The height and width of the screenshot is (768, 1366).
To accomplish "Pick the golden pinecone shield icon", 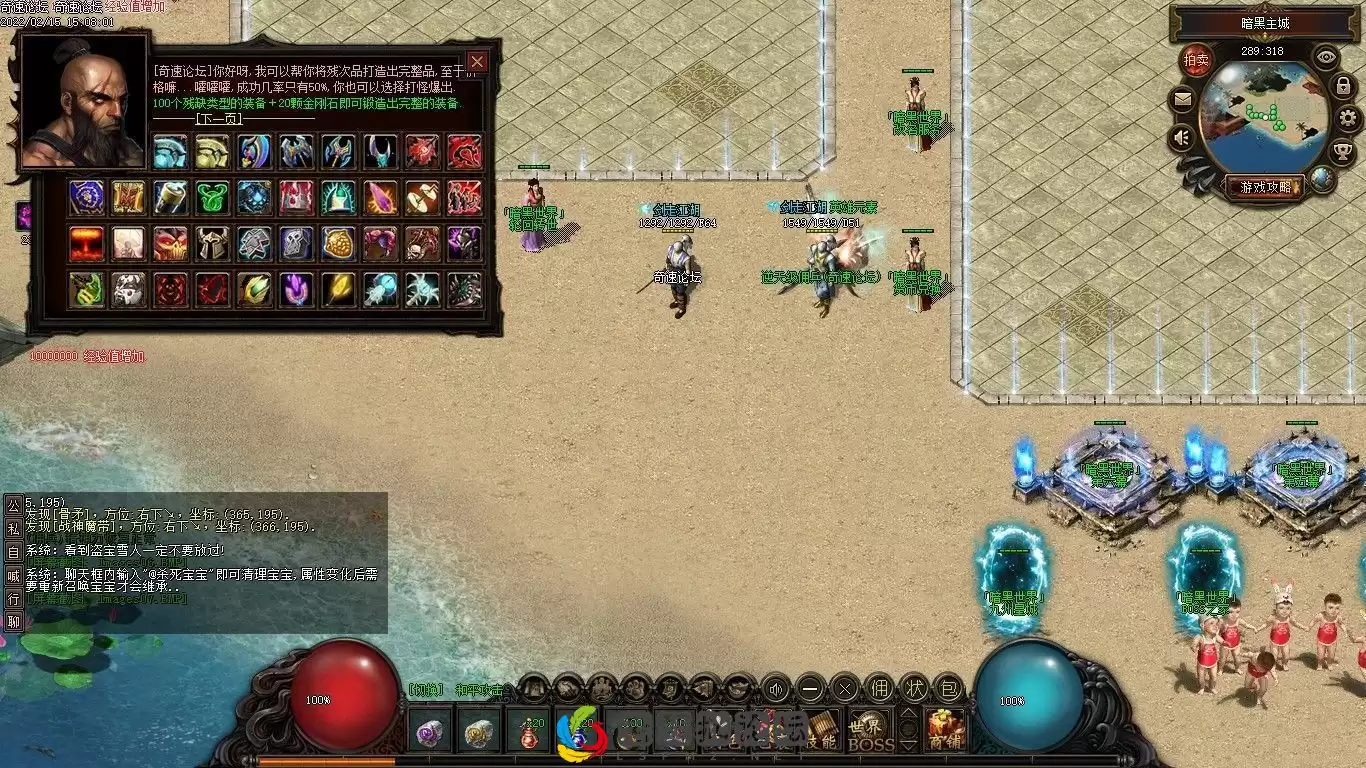I will (x=338, y=243).
